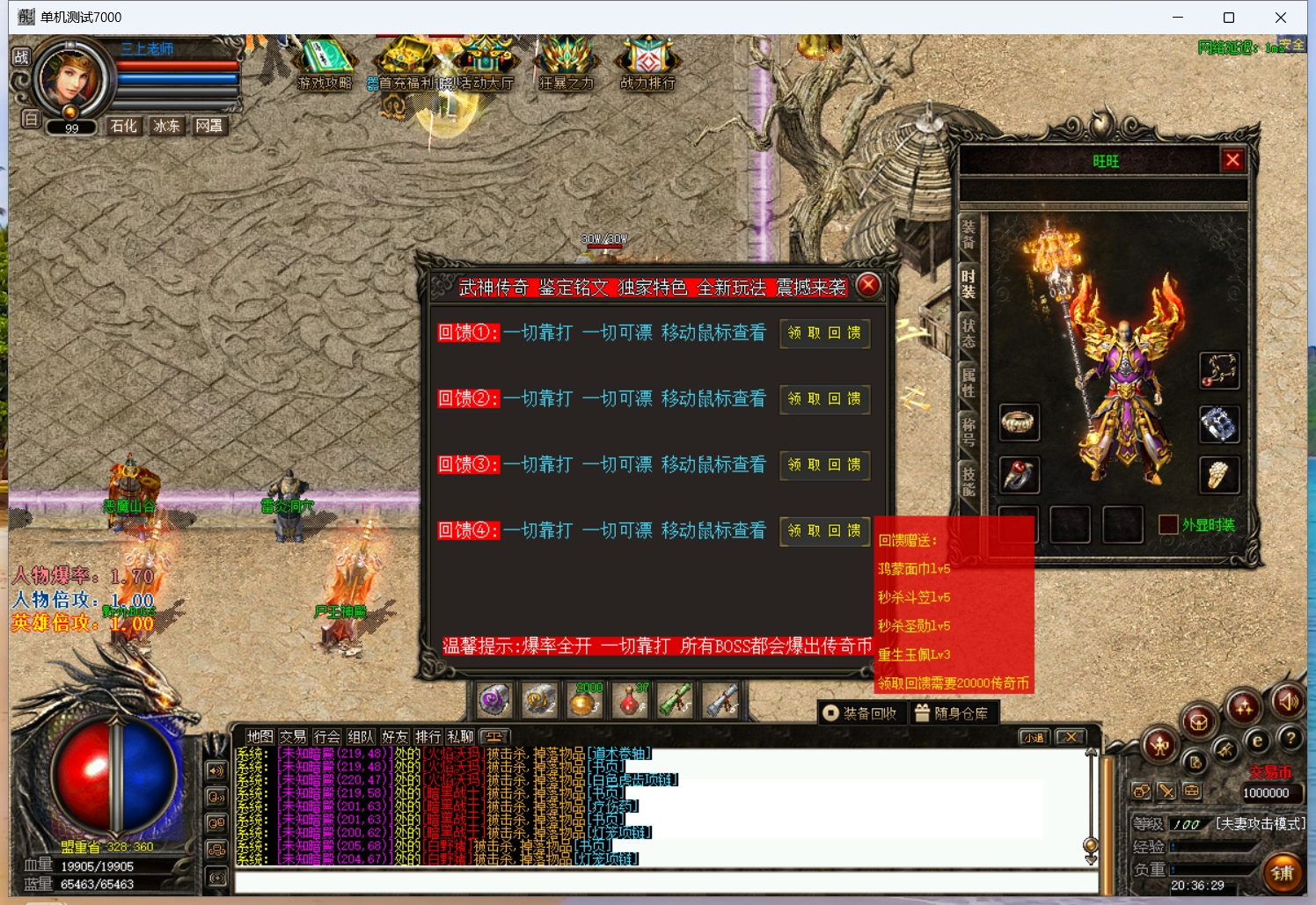View the 战力排行 power ranking
Screen dimensions: 1316x905
647,64
